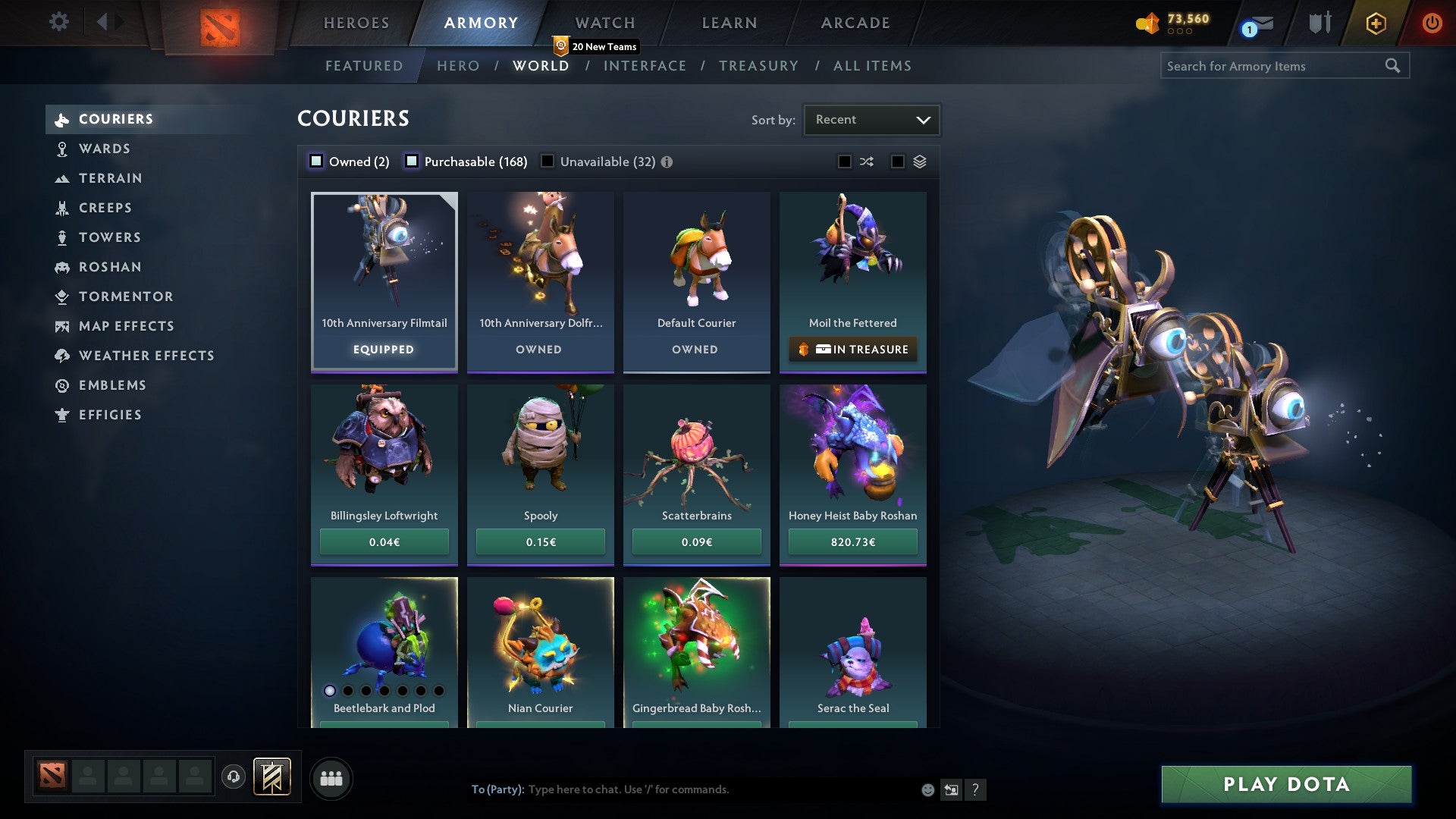The height and width of the screenshot is (819, 1456).
Task: Open the settings gear
Action: click(58, 23)
